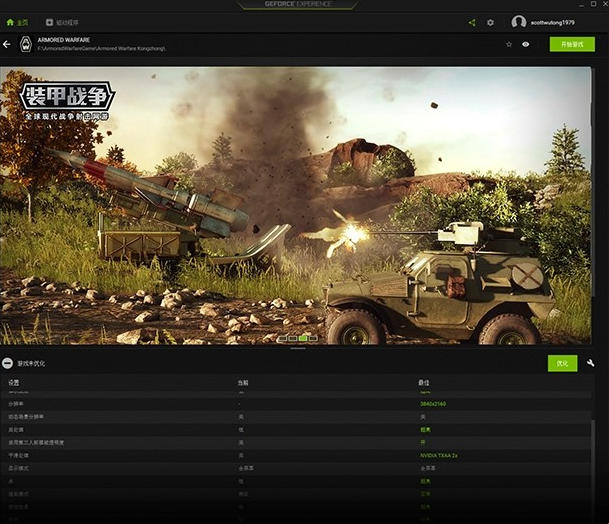The height and width of the screenshot is (524, 609).
Task: Go back with the left arrow
Action: [x=7, y=44]
